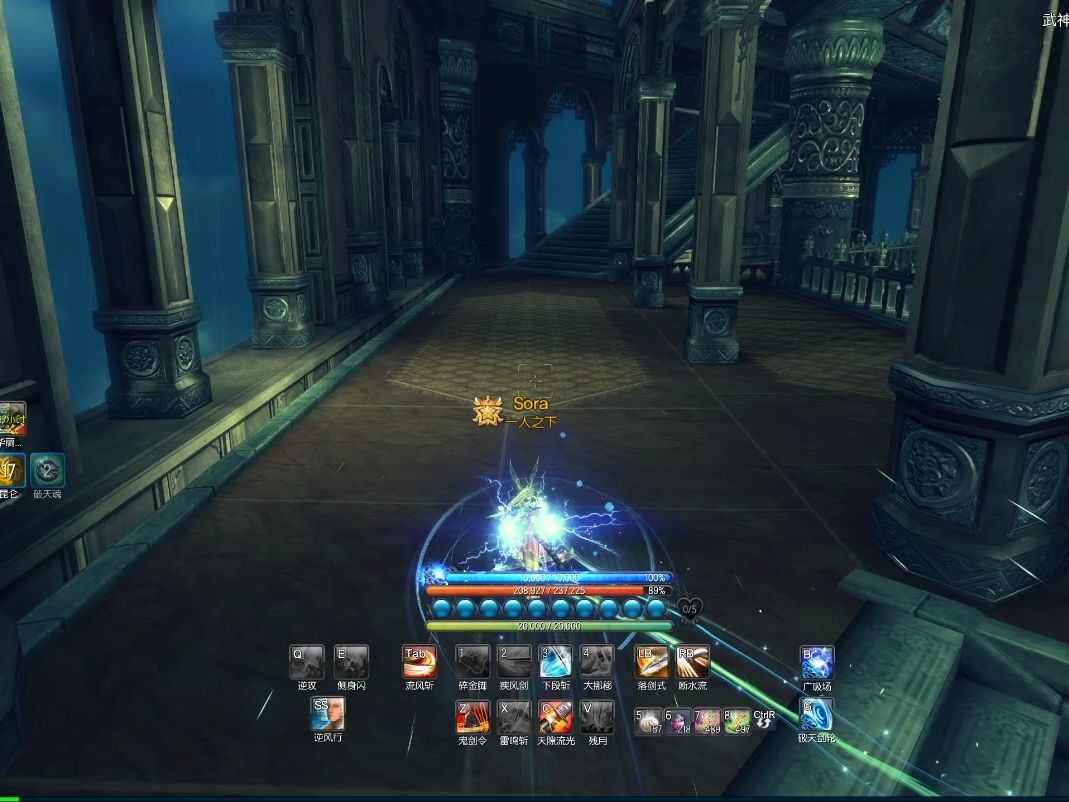Use the 逆风行 skill icon

click(327, 714)
